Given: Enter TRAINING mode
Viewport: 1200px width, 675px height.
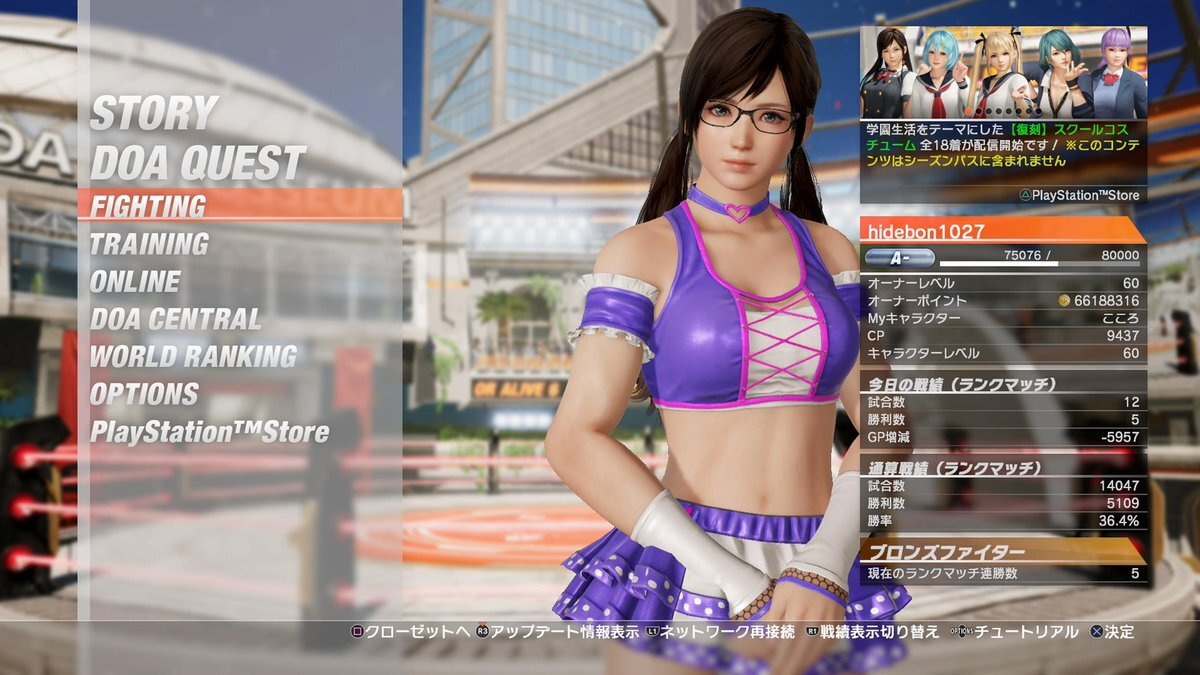Looking at the screenshot, I should (x=149, y=244).
